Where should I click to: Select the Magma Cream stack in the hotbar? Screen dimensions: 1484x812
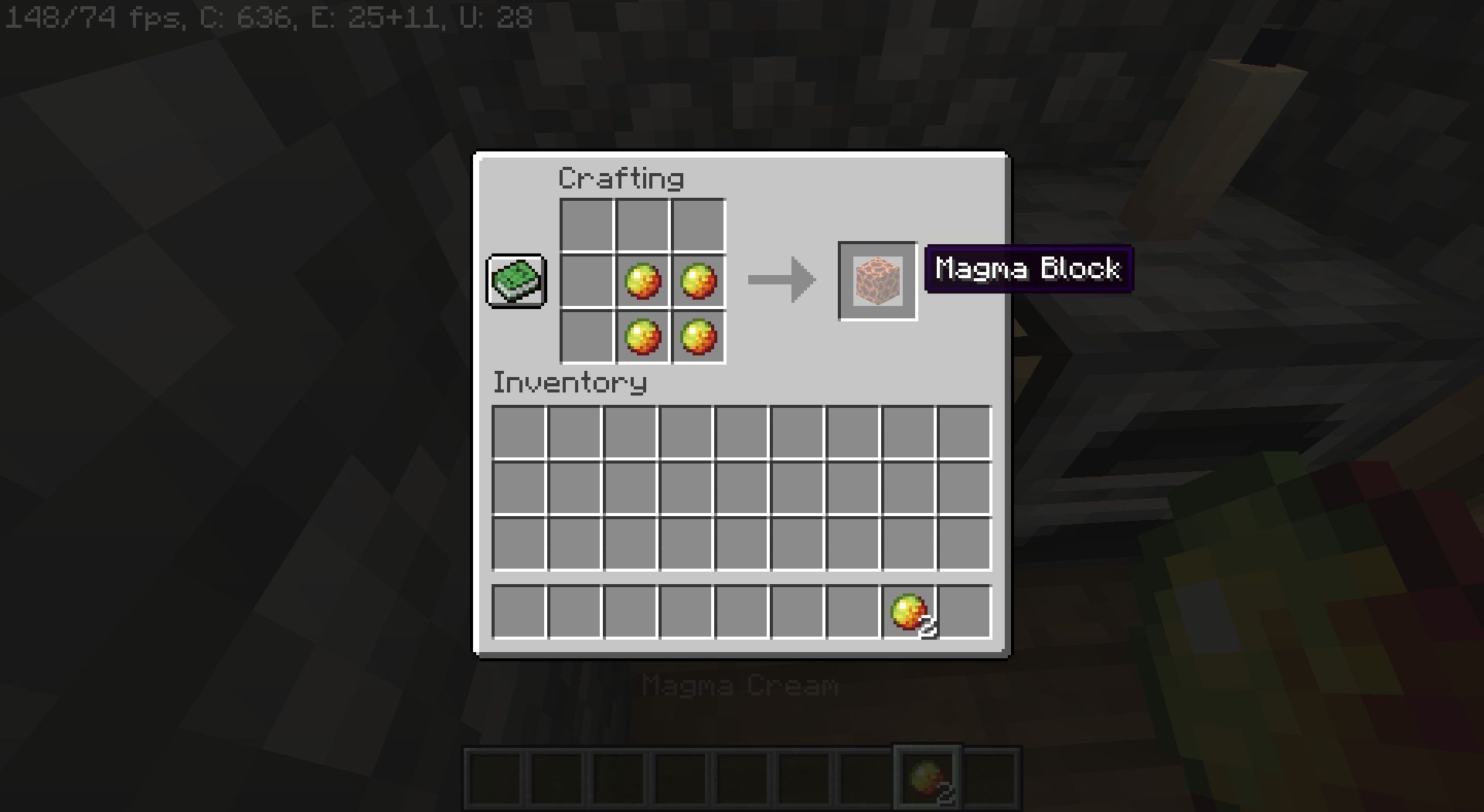[927, 775]
